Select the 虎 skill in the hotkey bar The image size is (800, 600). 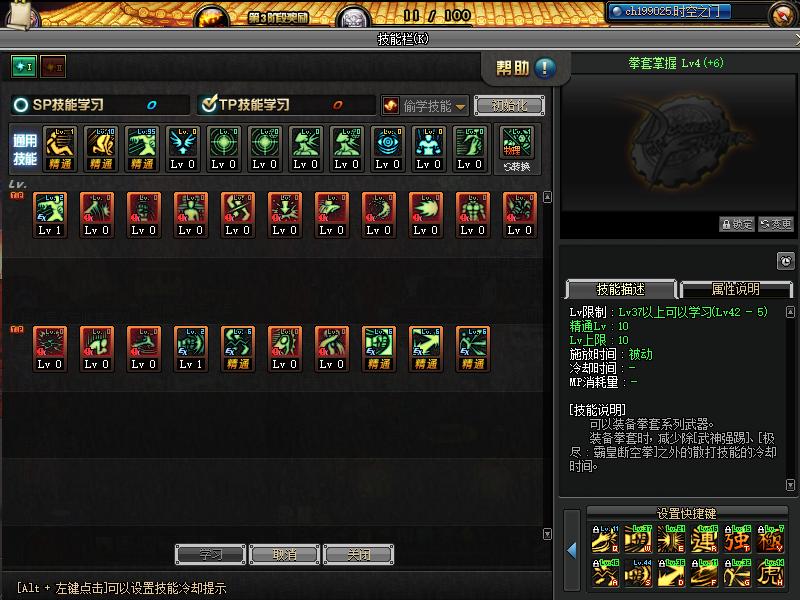tap(770, 574)
